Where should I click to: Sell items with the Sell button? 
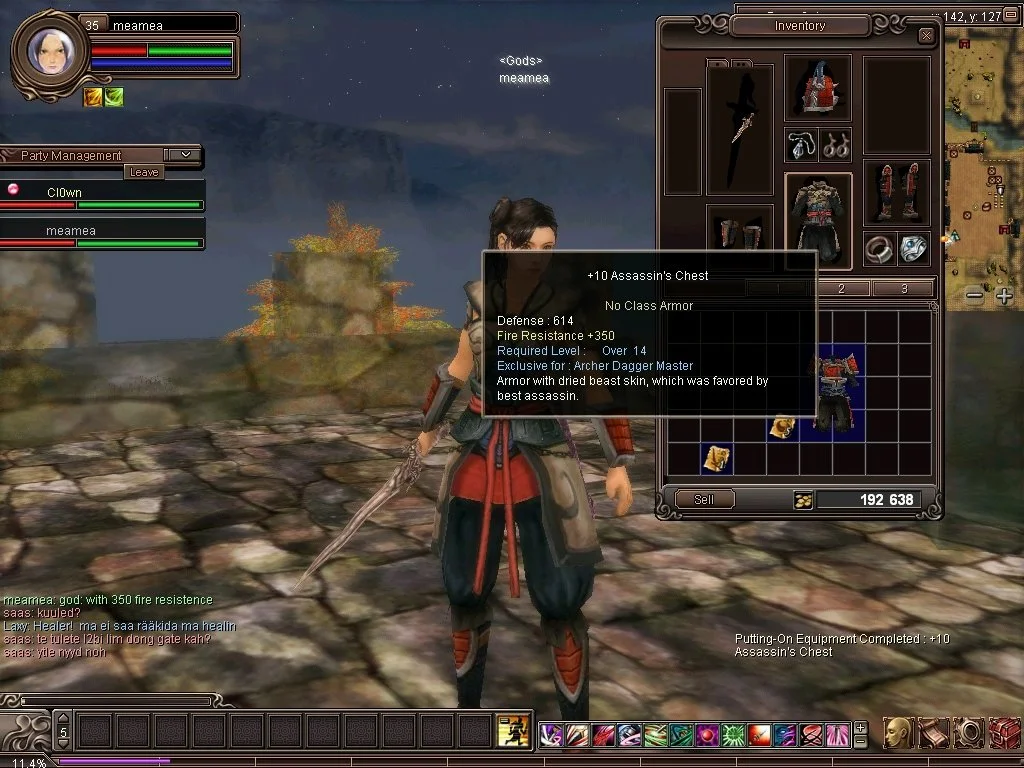coord(704,499)
